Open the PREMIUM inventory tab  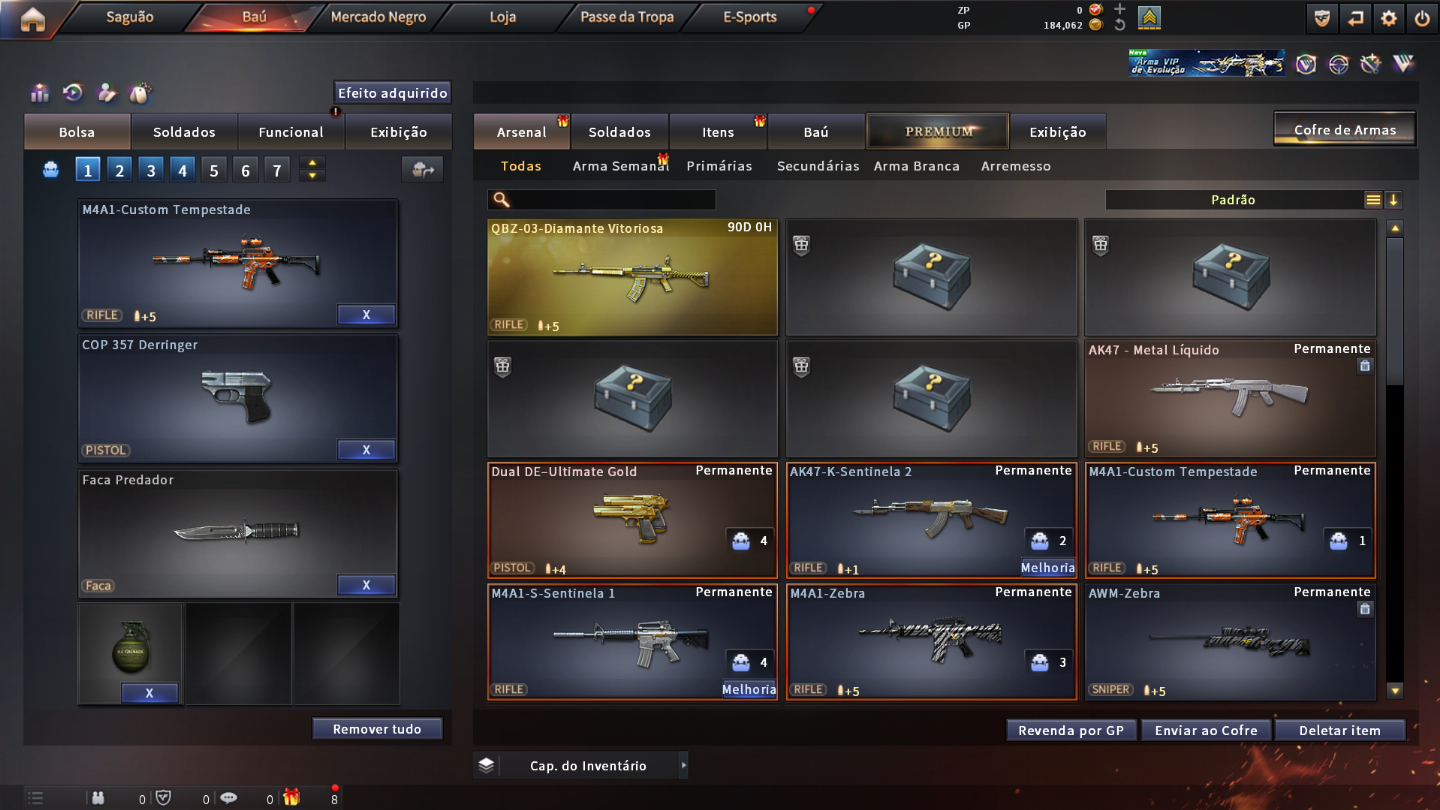pos(939,131)
